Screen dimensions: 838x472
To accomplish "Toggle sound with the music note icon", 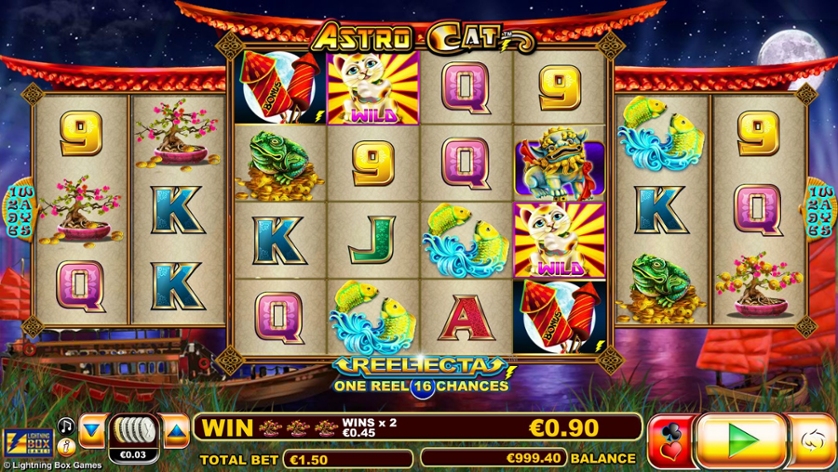I will tap(66, 426).
